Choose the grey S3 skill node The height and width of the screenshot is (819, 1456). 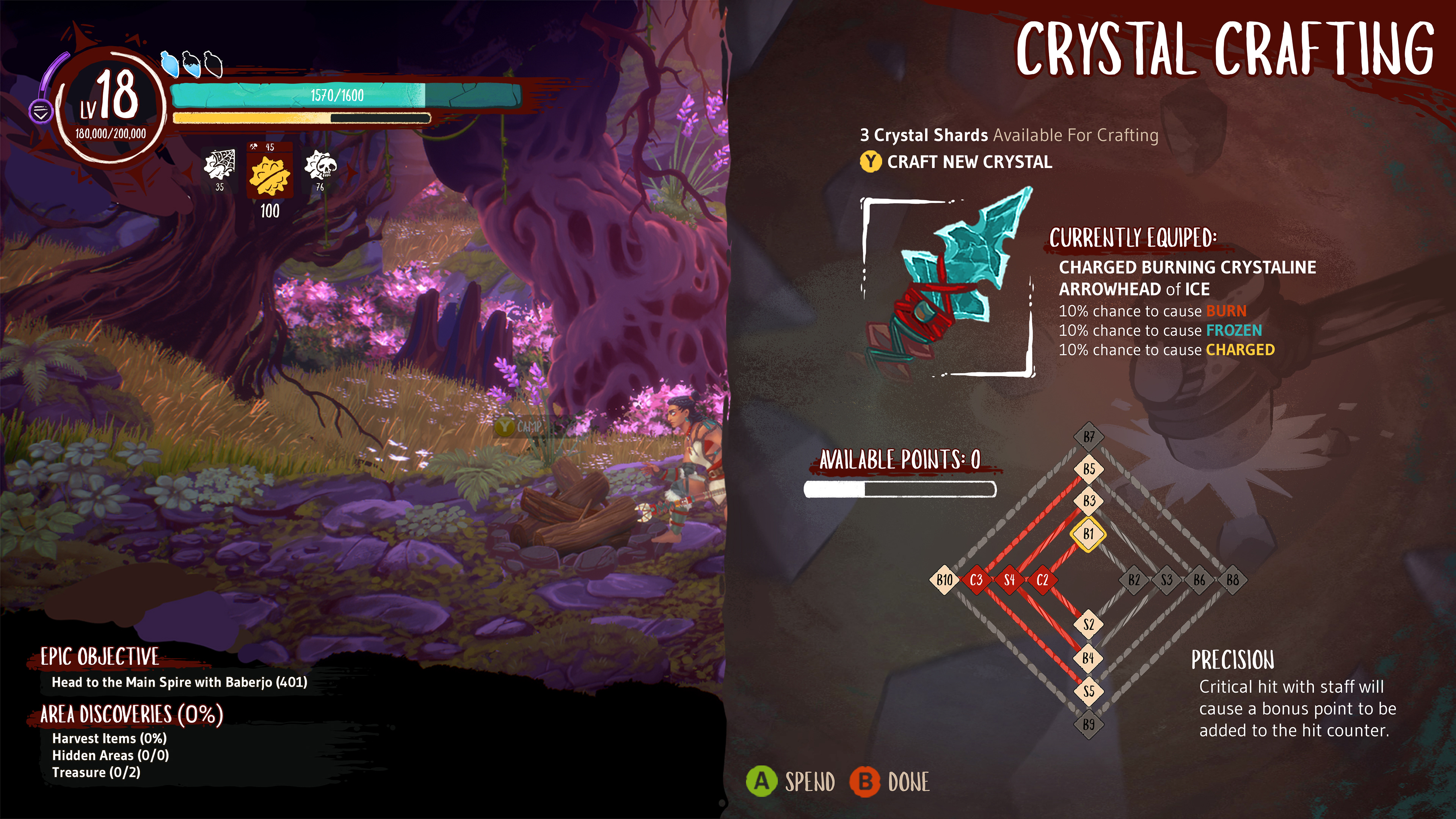point(1167,580)
